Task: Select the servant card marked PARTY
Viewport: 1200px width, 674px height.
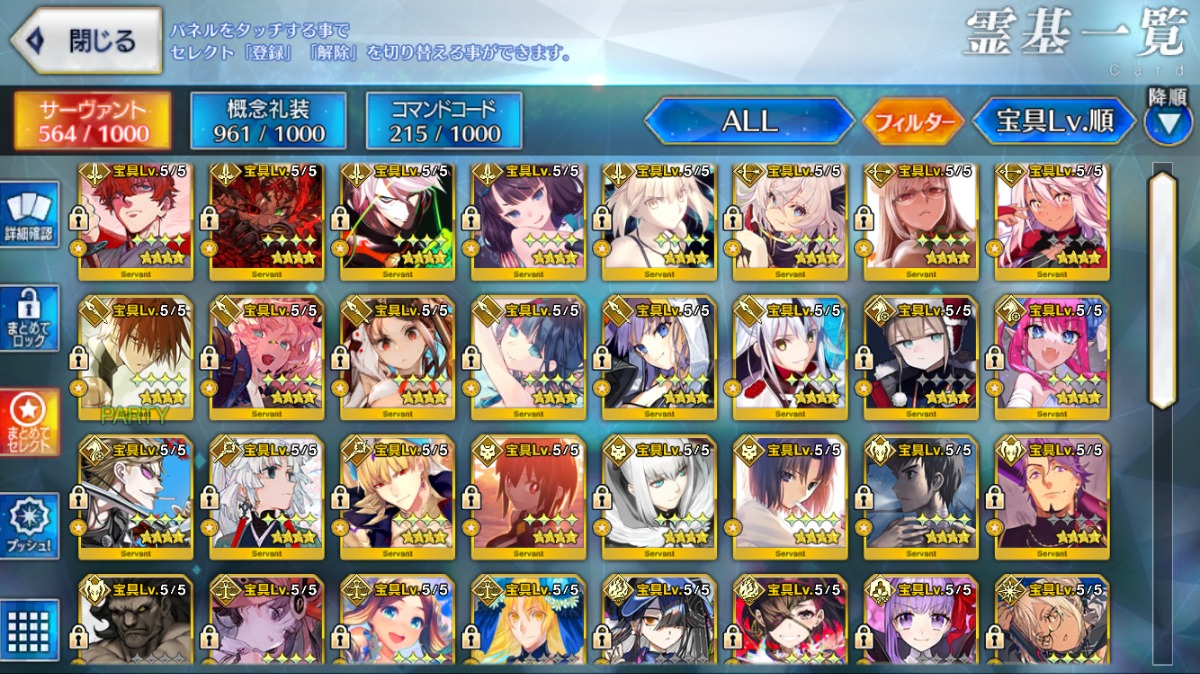Action: pos(134,357)
